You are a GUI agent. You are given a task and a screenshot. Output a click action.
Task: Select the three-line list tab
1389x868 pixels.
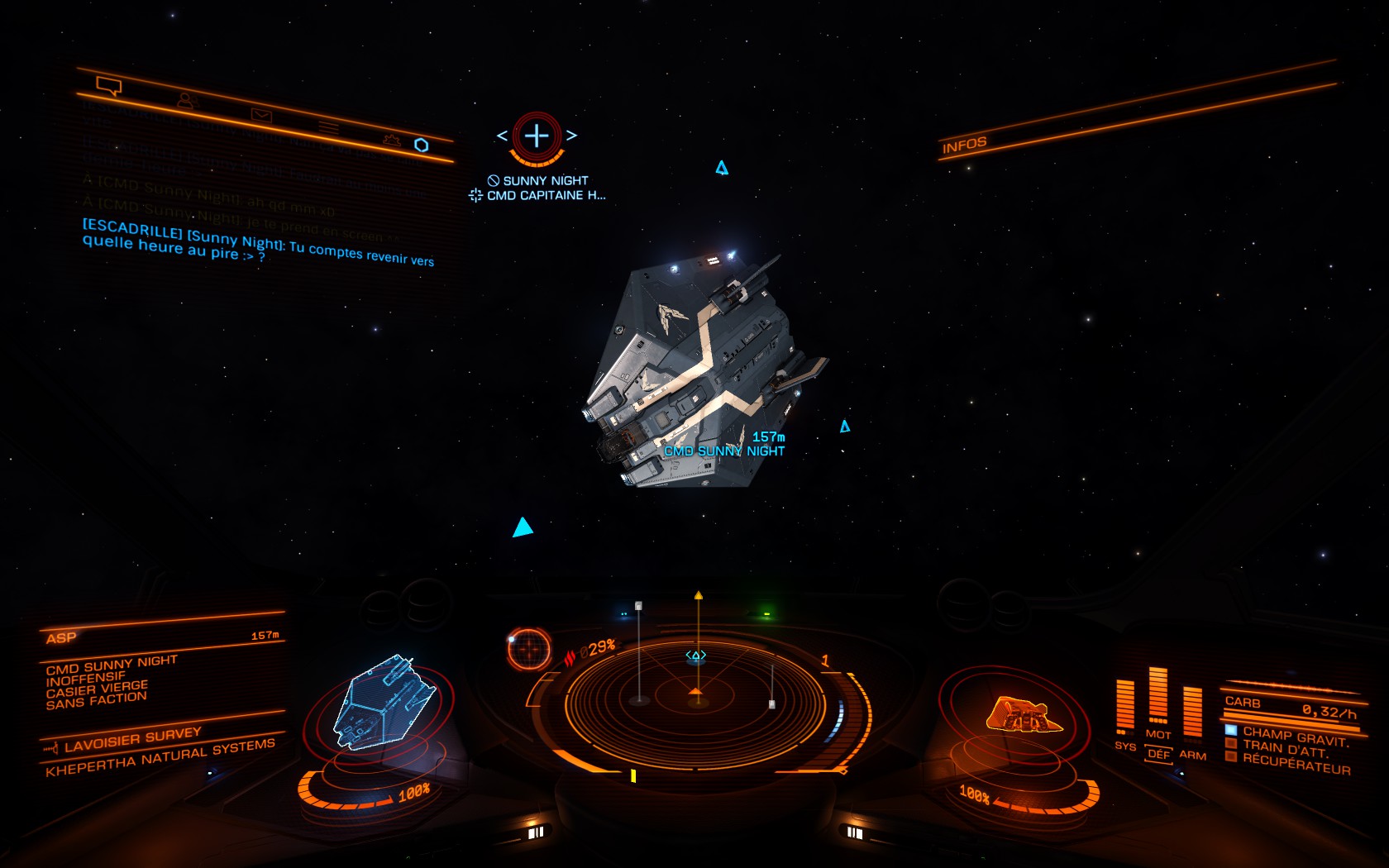[x=329, y=128]
